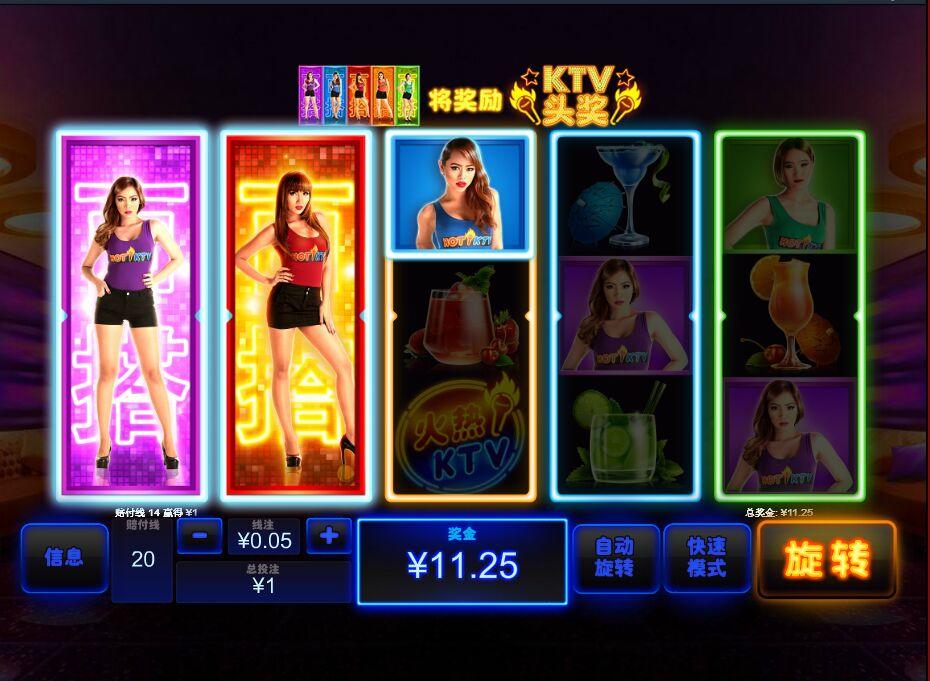
Task: Start 自动旋转 auto spin
Action: [615, 558]
